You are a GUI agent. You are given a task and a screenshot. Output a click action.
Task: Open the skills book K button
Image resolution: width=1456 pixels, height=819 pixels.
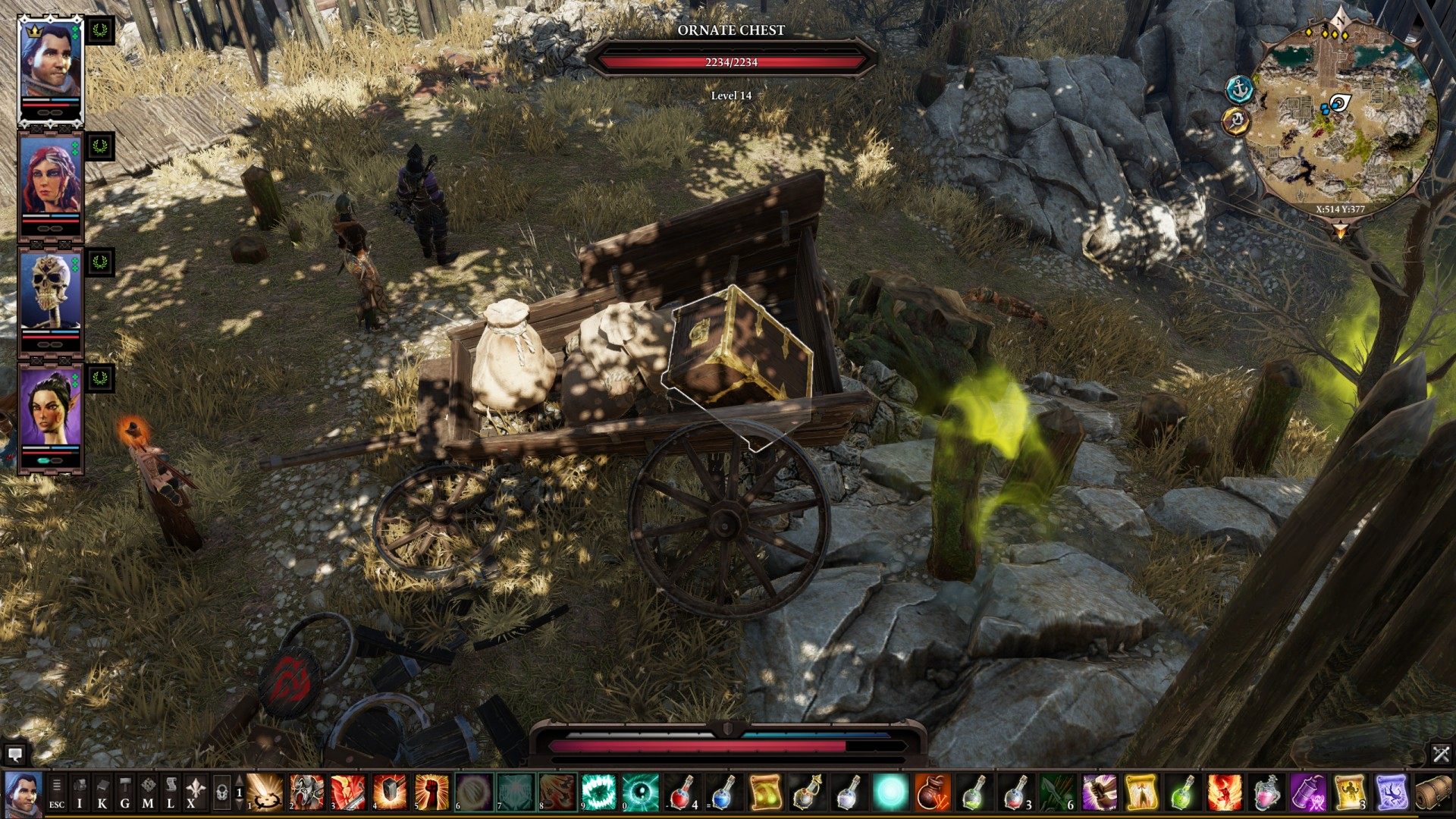(x=102, y=792)
